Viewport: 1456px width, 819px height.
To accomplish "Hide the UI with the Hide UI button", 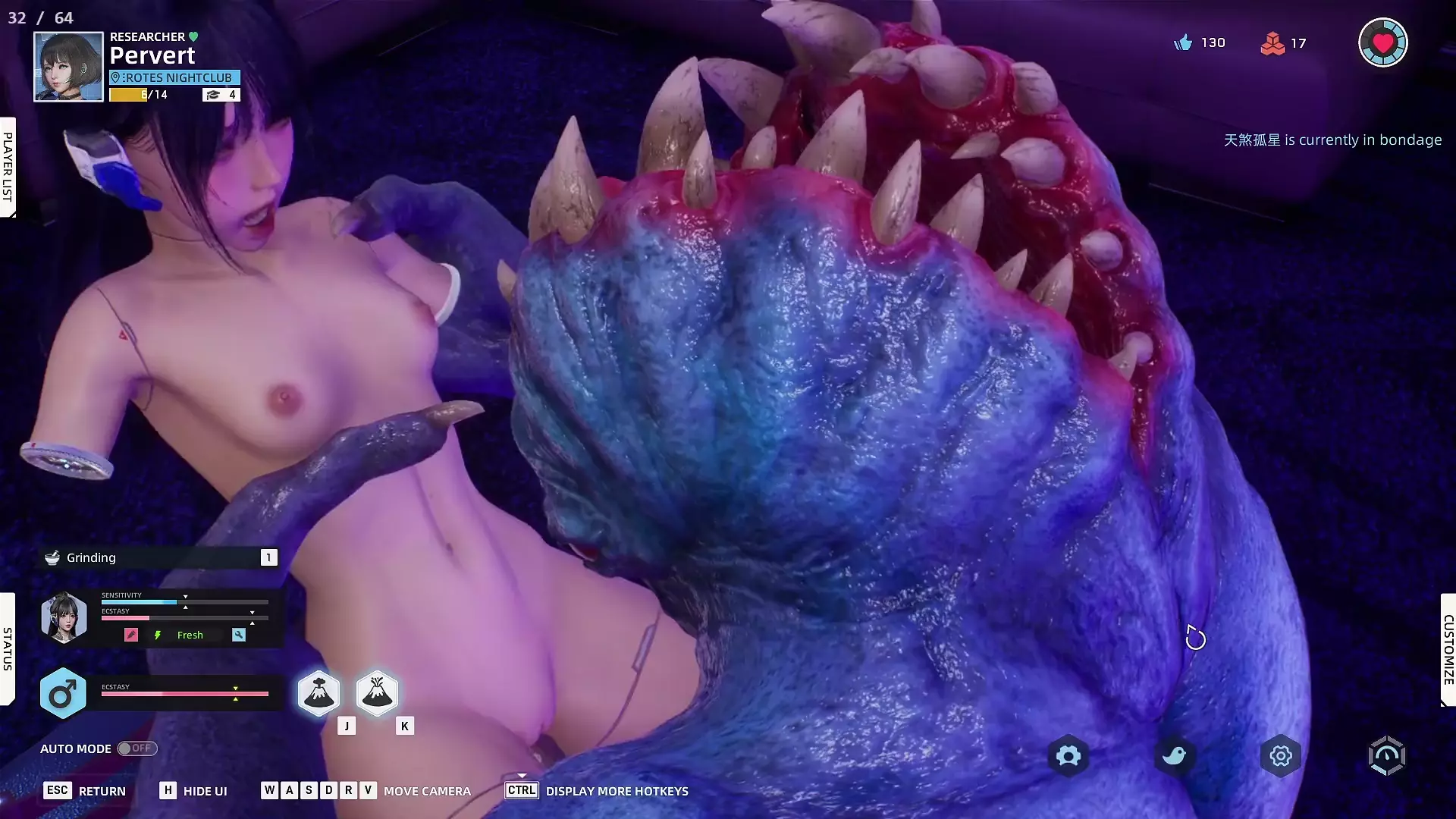I will tap(193, 791).
